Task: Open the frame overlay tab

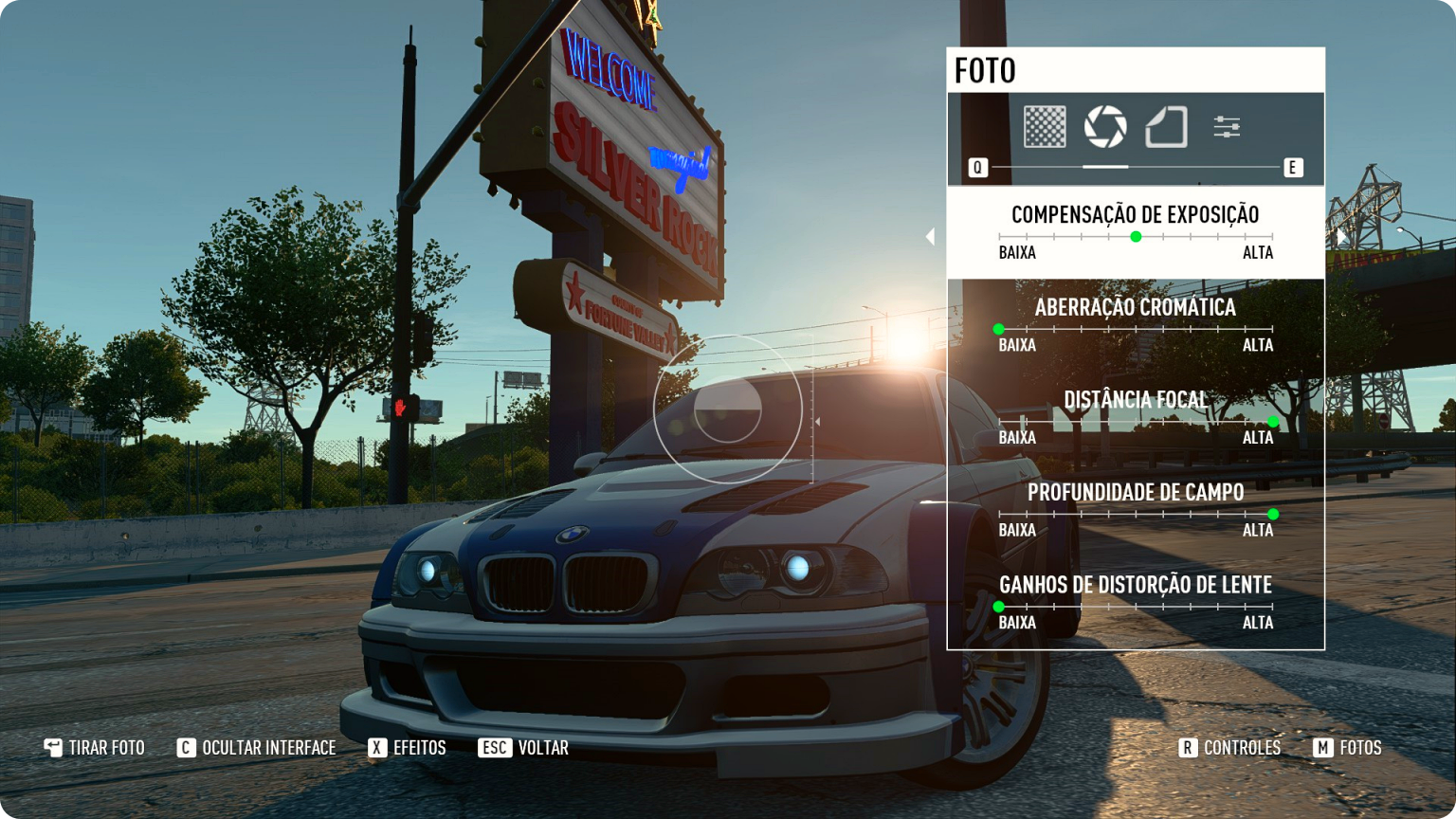Action: tap(1166, 127)
